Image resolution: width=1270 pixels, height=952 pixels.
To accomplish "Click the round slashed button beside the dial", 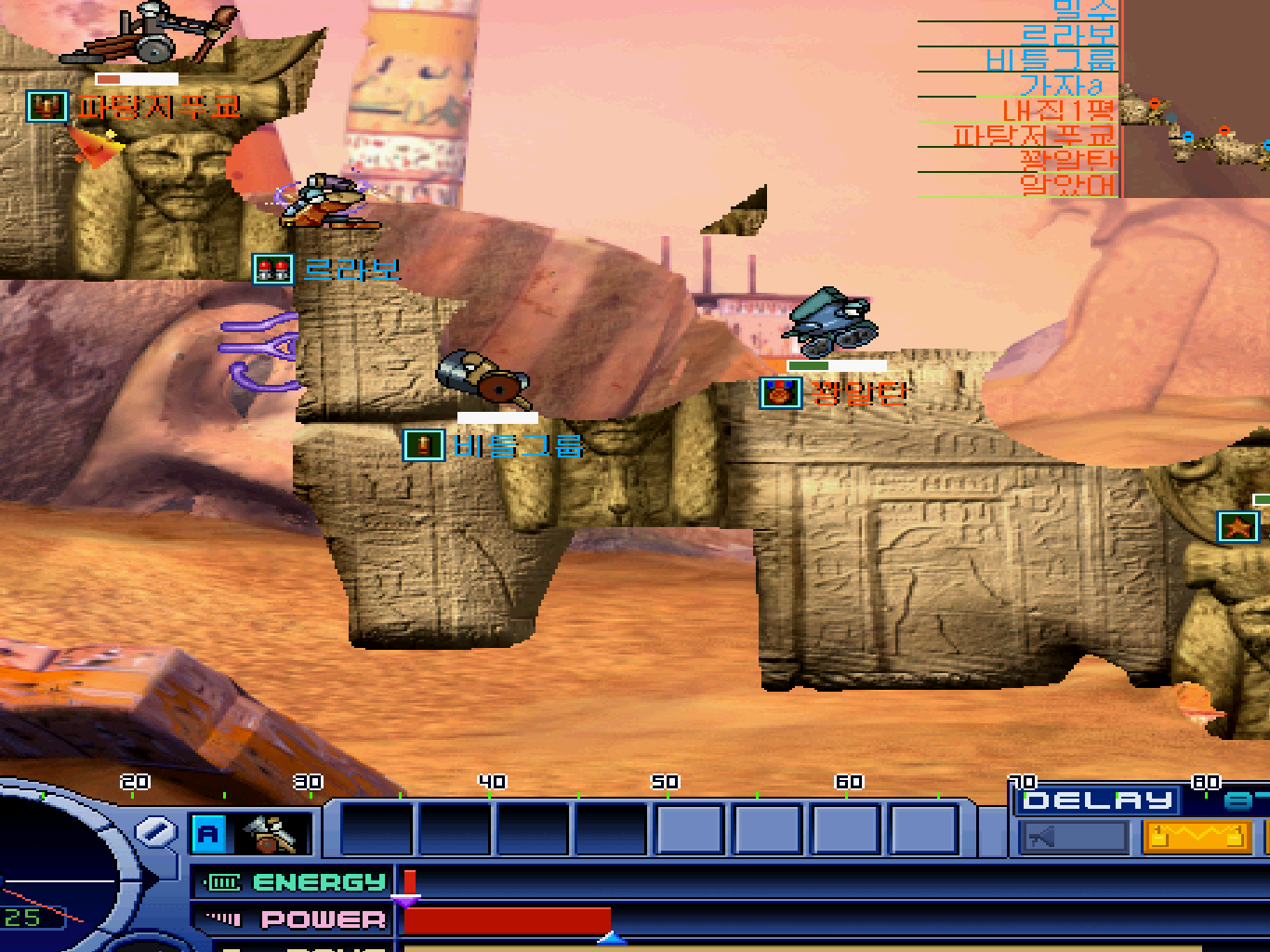I will click(x=155, y=830).
